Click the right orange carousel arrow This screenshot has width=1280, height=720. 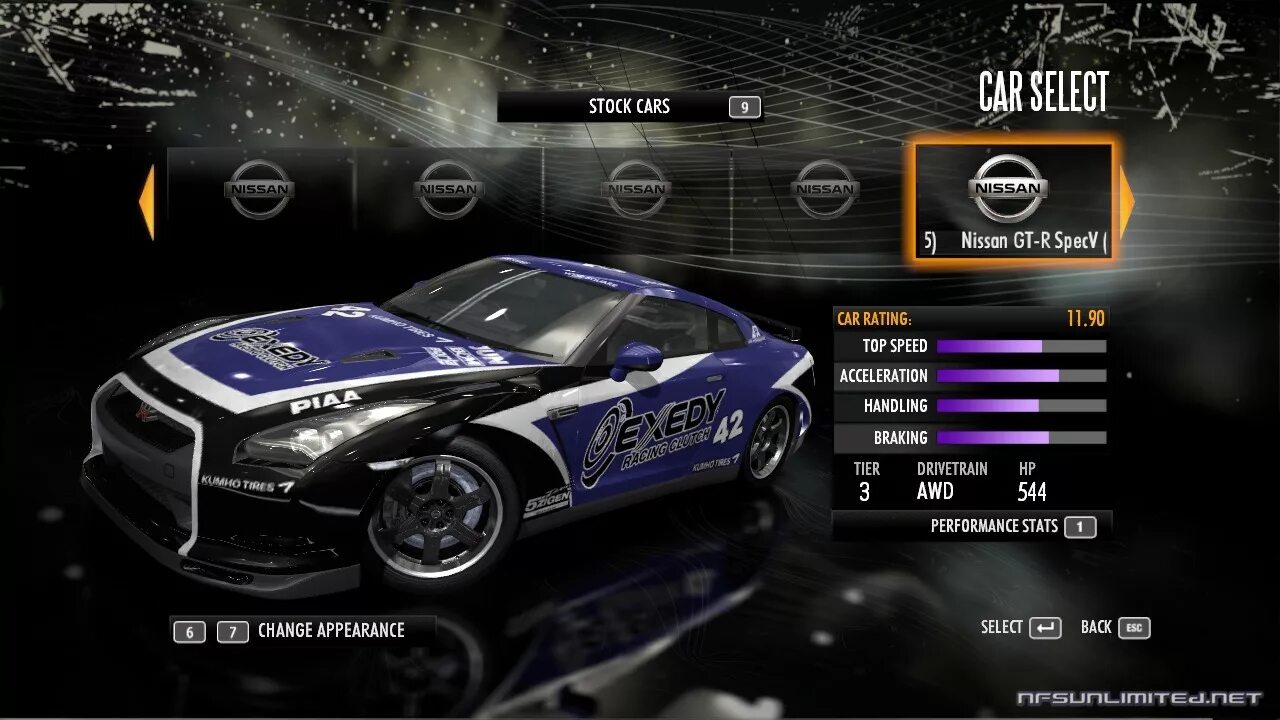1127,203
